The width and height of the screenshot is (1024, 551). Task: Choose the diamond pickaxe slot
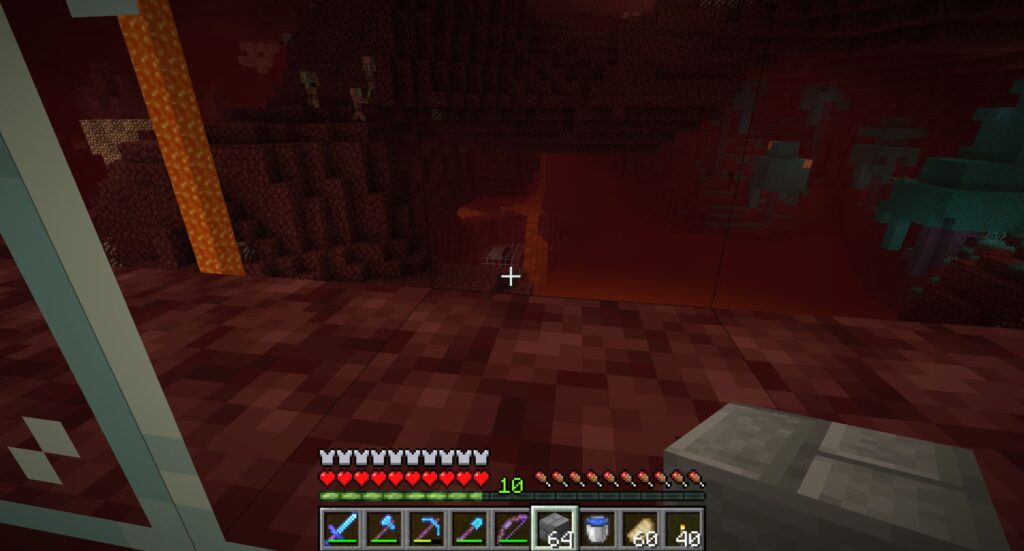(424, 527)
